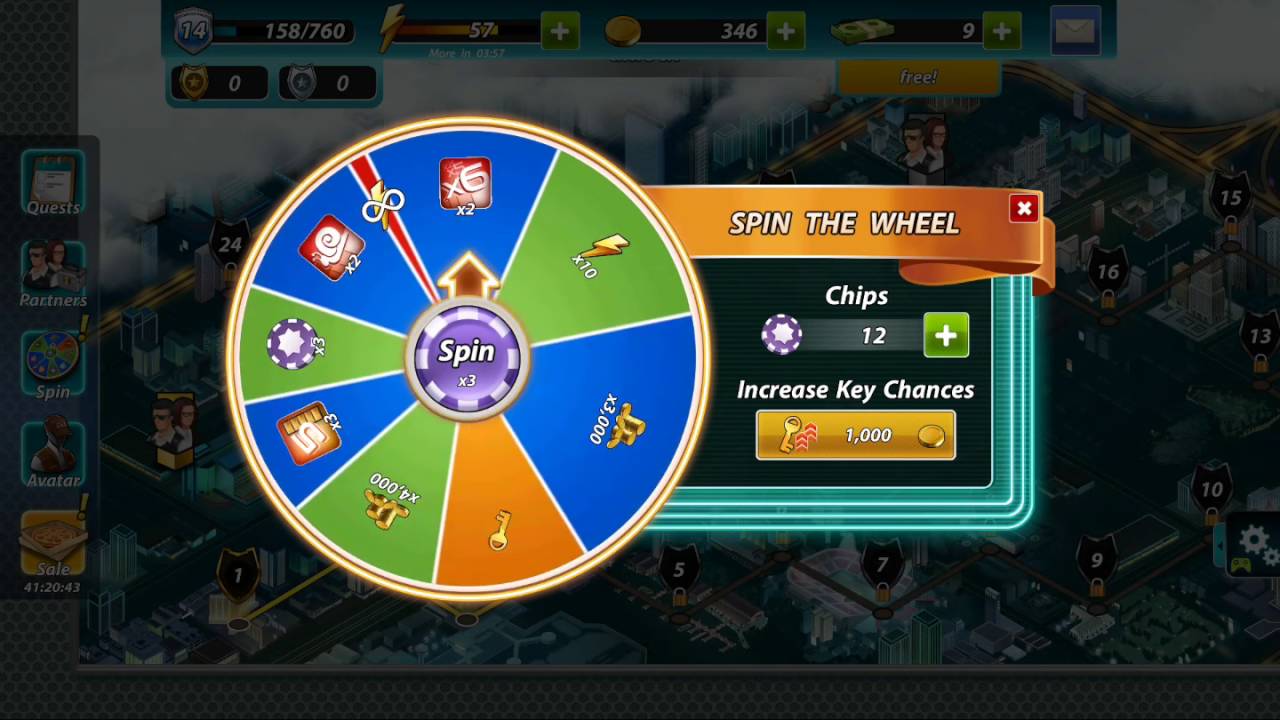Buy Increase Key Chances for 1,000 coins
The image size is (1280, 720).
coord(856,435)
